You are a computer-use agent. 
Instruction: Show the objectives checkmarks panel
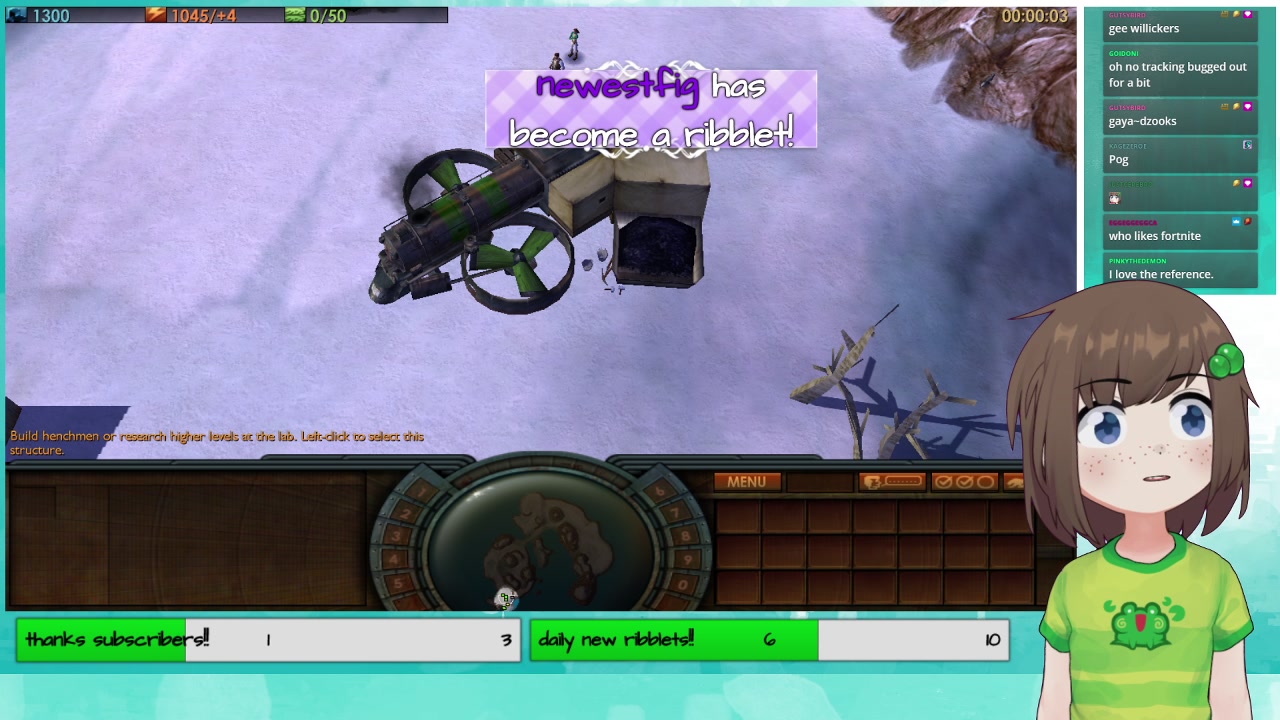click(x=964, y=482)
